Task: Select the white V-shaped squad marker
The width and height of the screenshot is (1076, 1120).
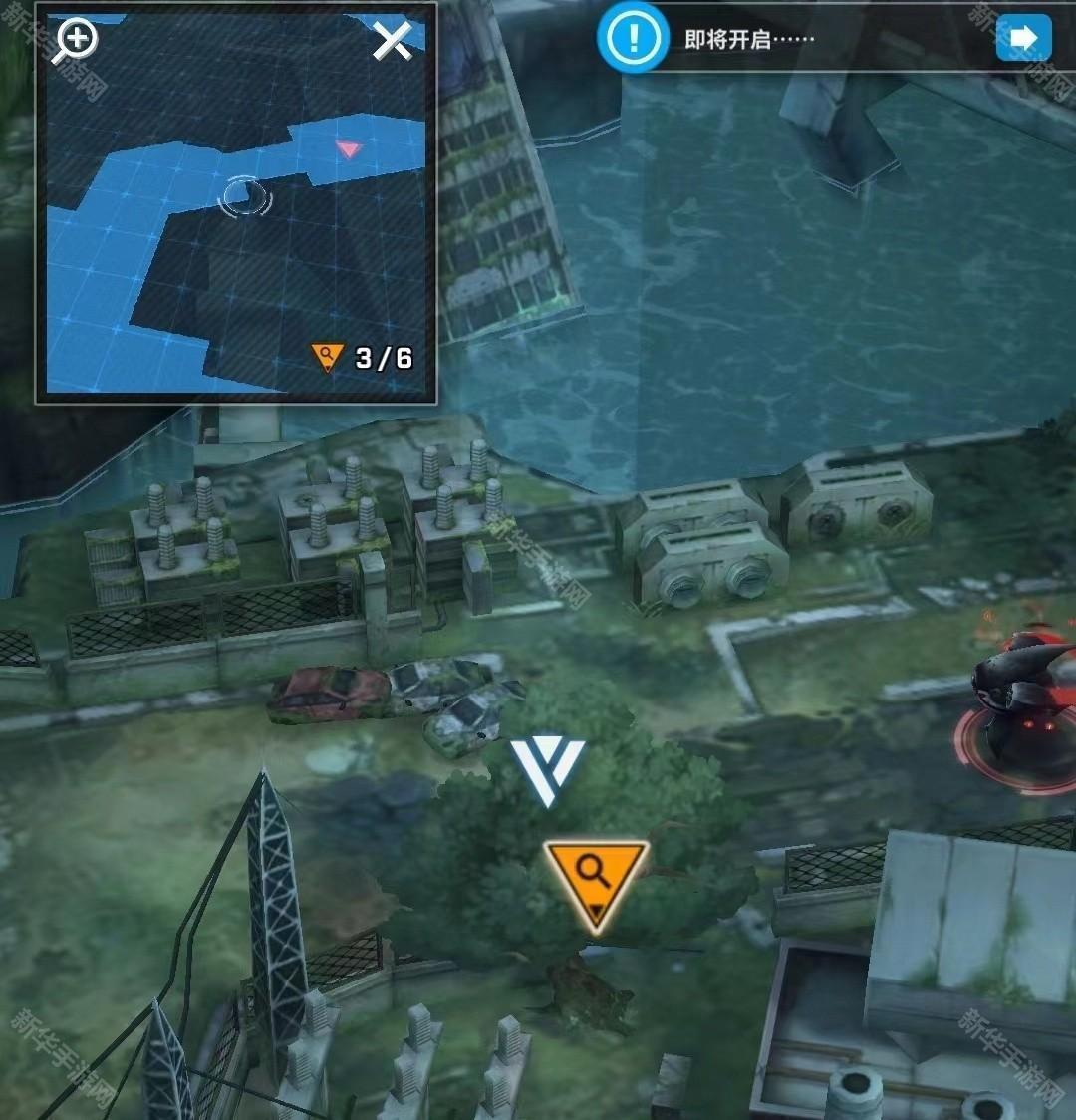Action: tap(547, 770)
